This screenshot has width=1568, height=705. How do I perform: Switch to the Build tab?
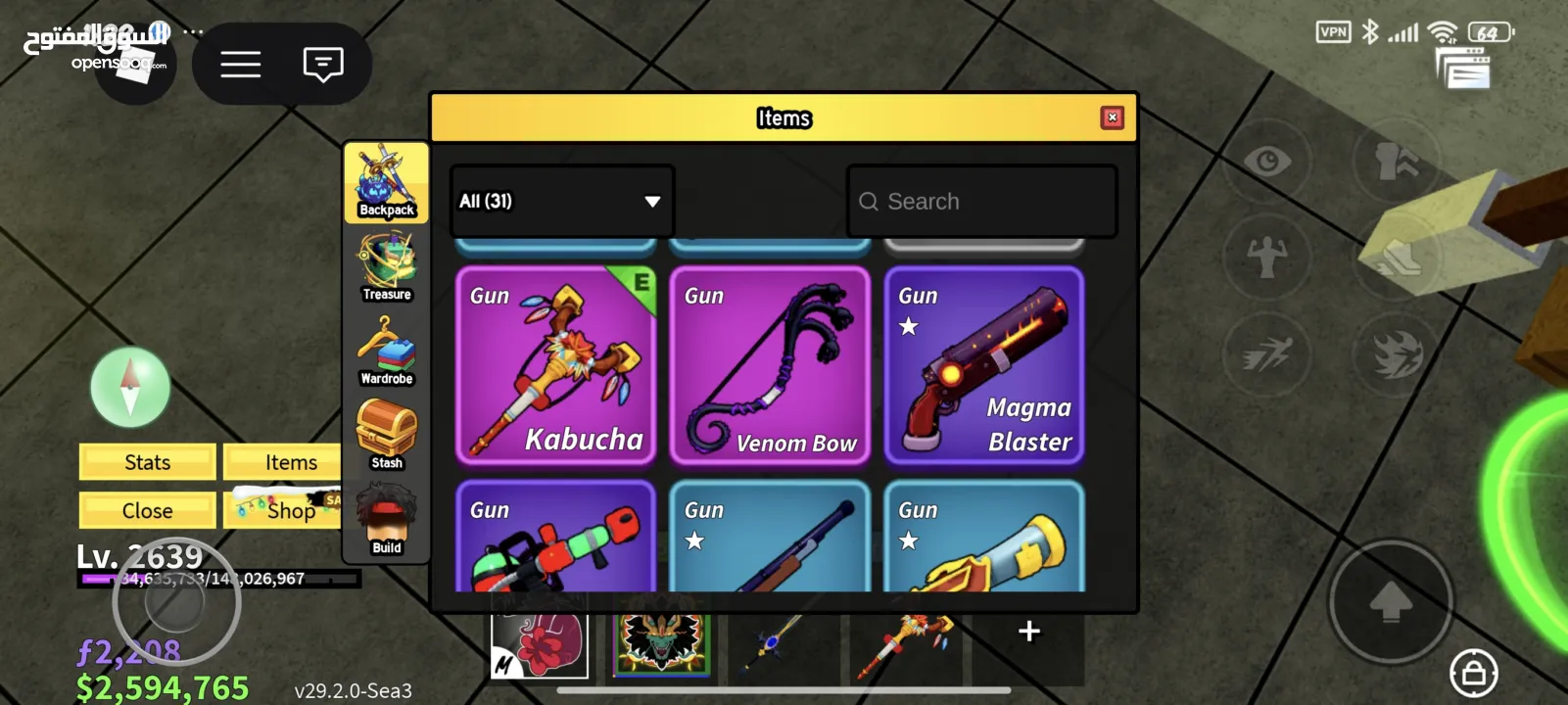(x=387, y=520)
